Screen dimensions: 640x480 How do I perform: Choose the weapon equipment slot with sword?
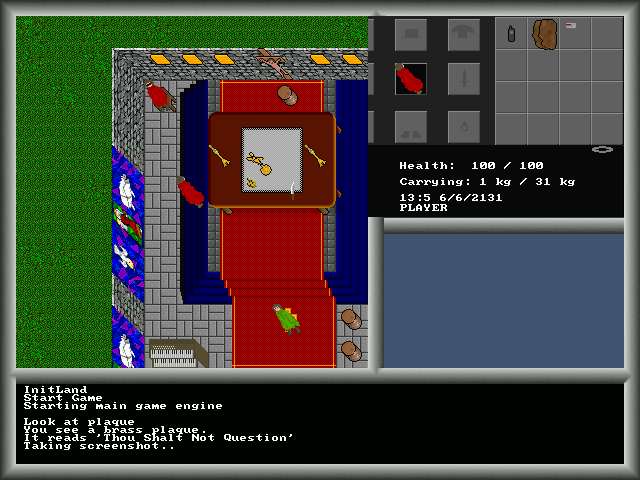click(x=463, y=80)
